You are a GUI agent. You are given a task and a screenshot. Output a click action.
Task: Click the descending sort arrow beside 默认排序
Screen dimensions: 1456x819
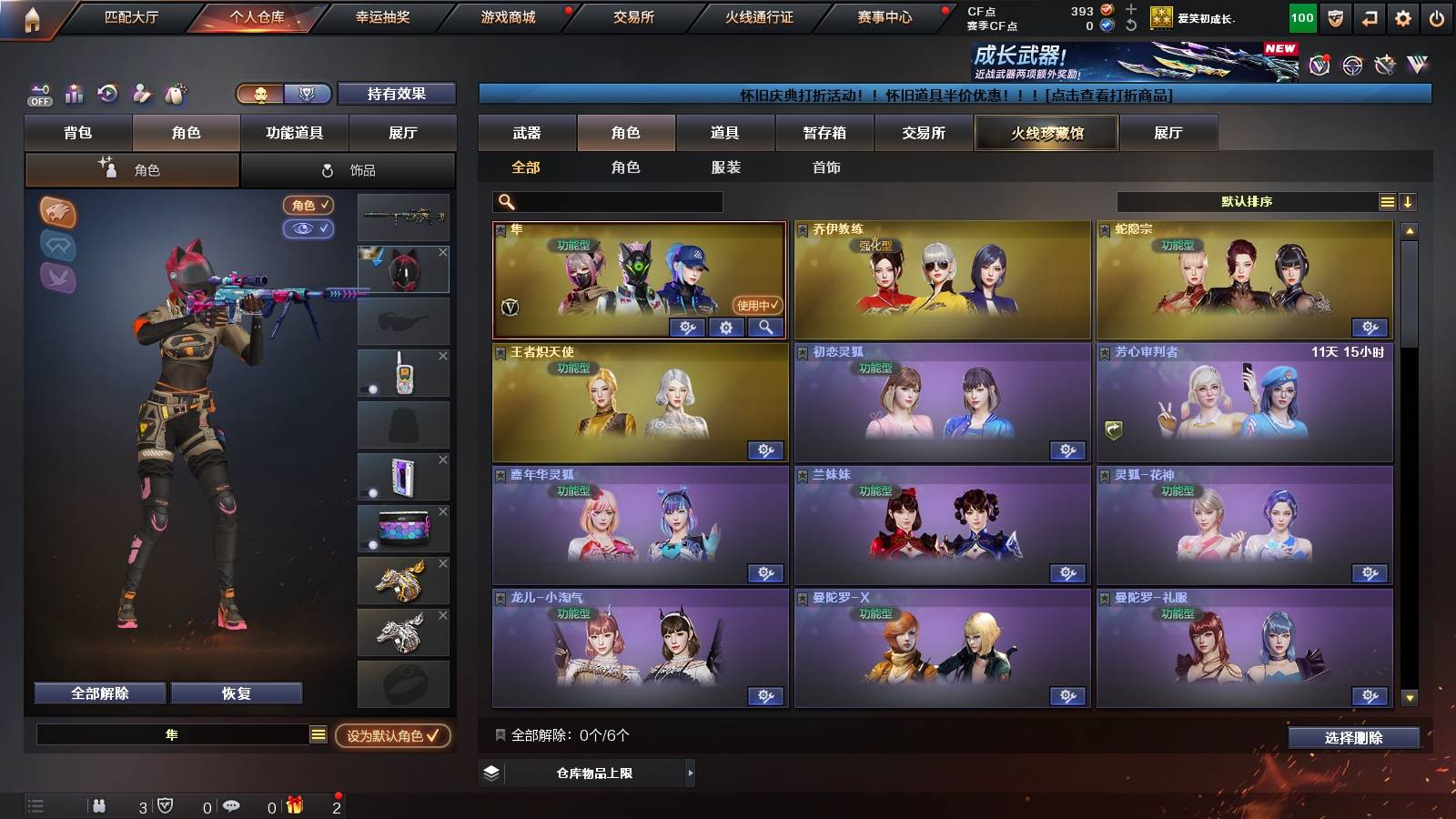(x=1409, y=202)
